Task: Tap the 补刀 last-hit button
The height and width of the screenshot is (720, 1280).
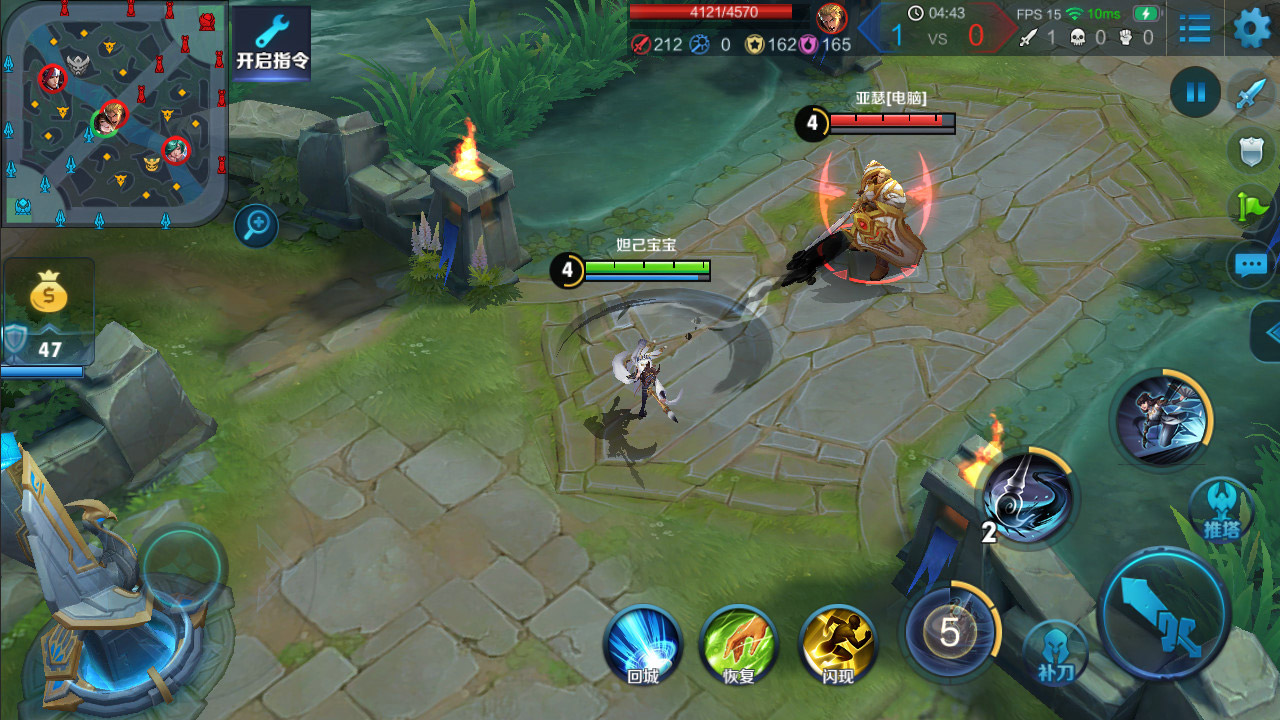Action: (x=1055, y=652)
